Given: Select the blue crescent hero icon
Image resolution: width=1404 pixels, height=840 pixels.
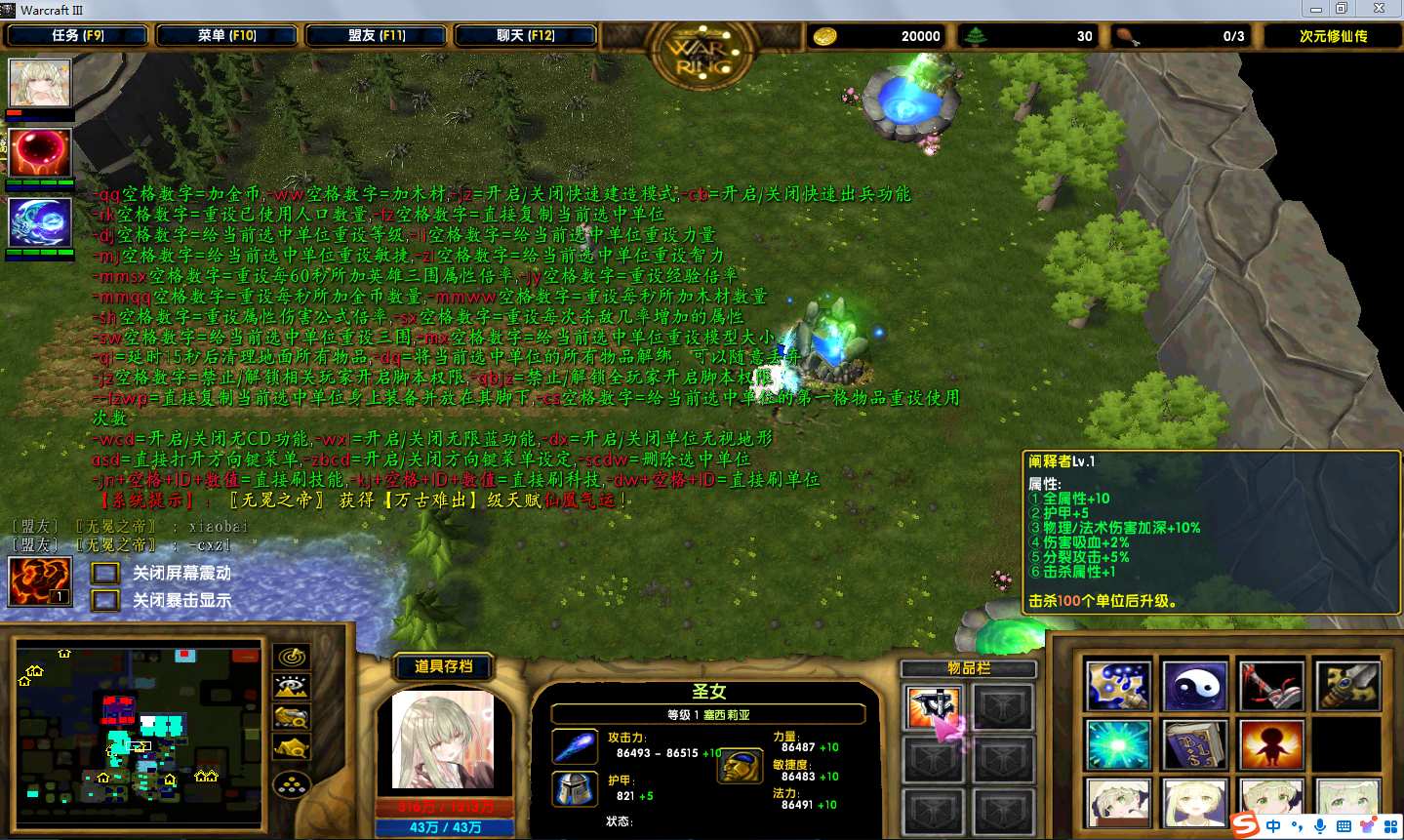Looking at the screenshot, I should click(x=40, y=222).
